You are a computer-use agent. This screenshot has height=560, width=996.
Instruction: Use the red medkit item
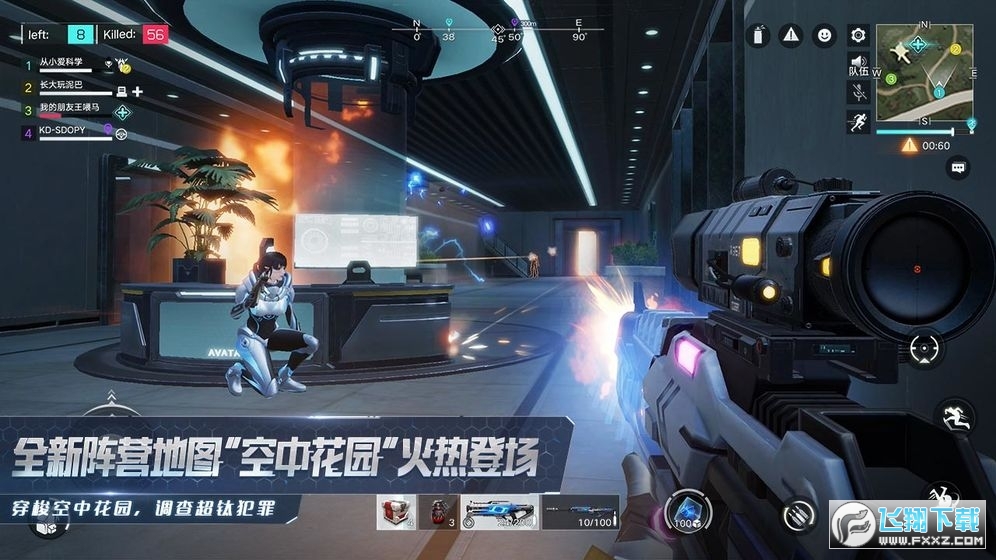[x=395, y=512]
